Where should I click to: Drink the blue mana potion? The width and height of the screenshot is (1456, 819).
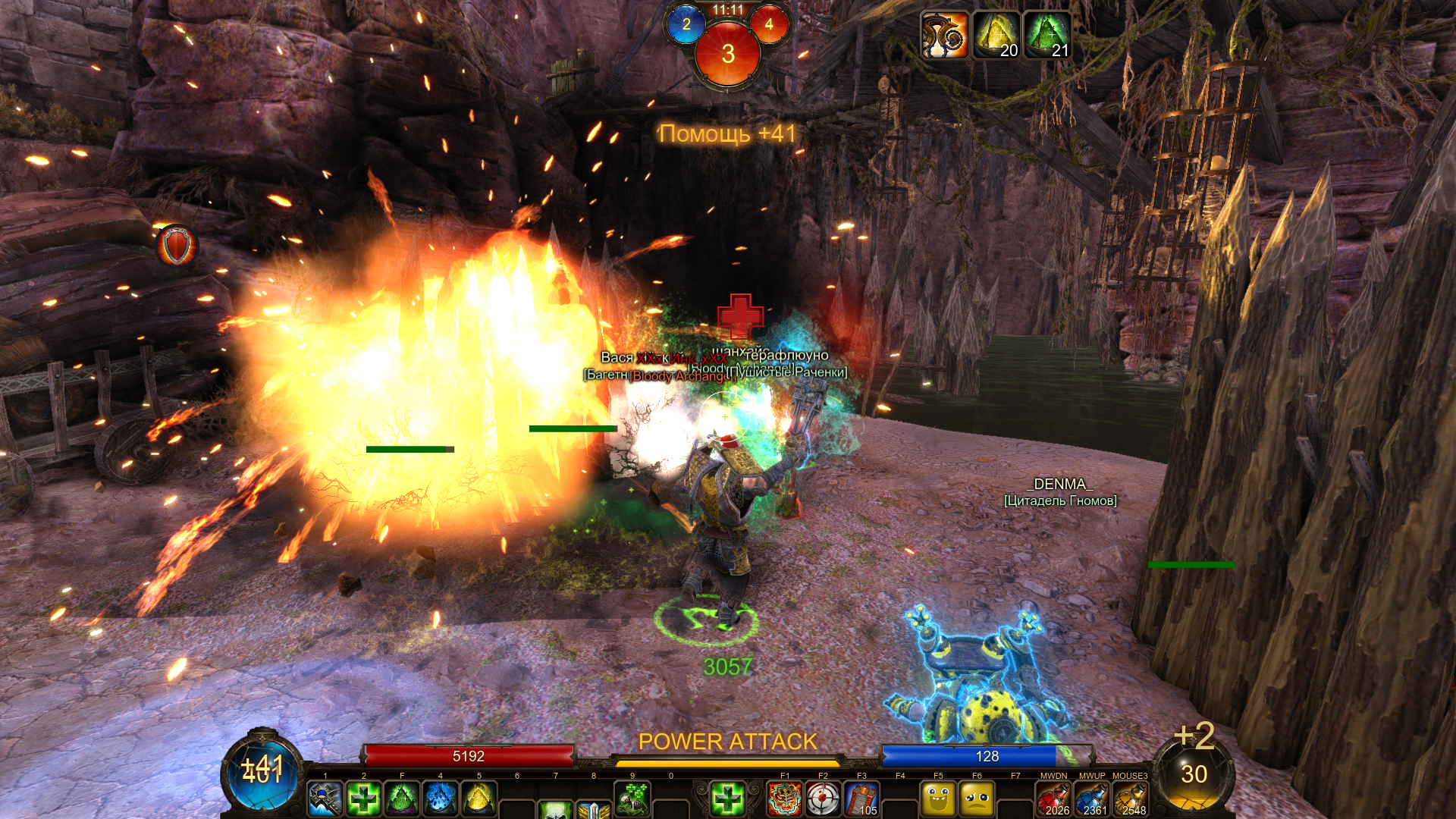[x=1092, y=799]
